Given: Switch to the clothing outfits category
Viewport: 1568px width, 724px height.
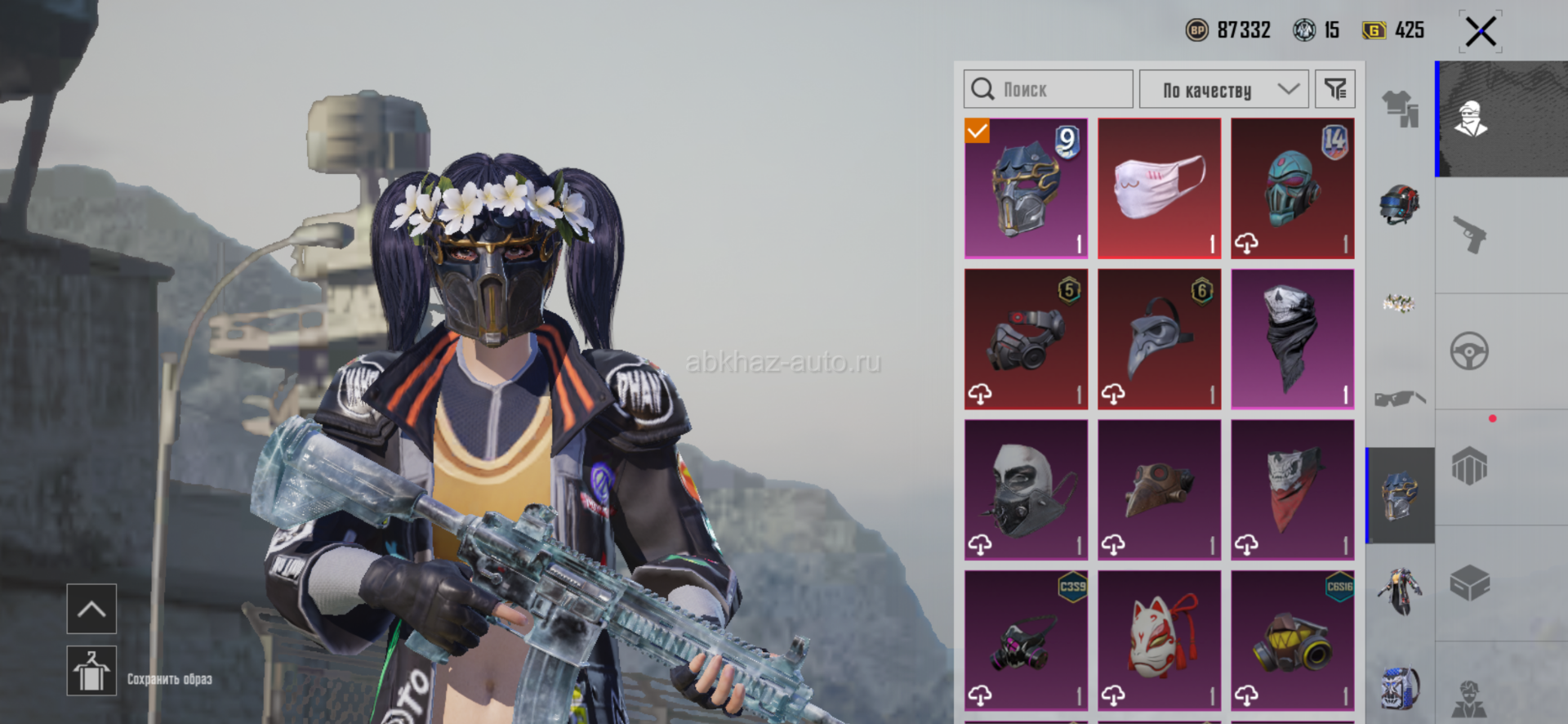Looking at the screenshot, I should [x=1400, y=108].
